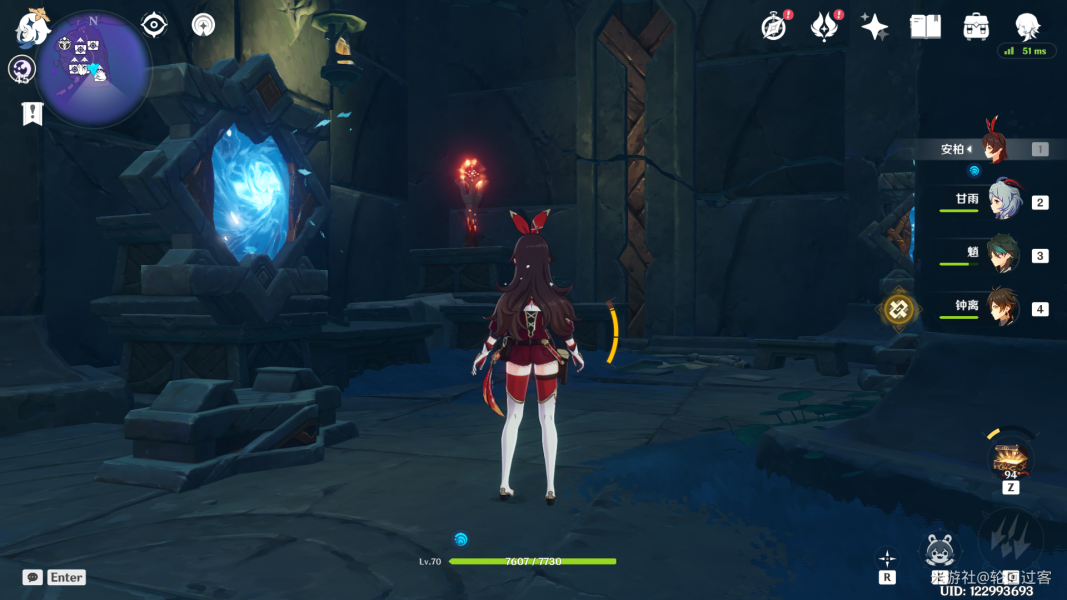This screenshot has width=1067, height=600.
Task: Open the compass events icon
Action: (x=773, y=27)
